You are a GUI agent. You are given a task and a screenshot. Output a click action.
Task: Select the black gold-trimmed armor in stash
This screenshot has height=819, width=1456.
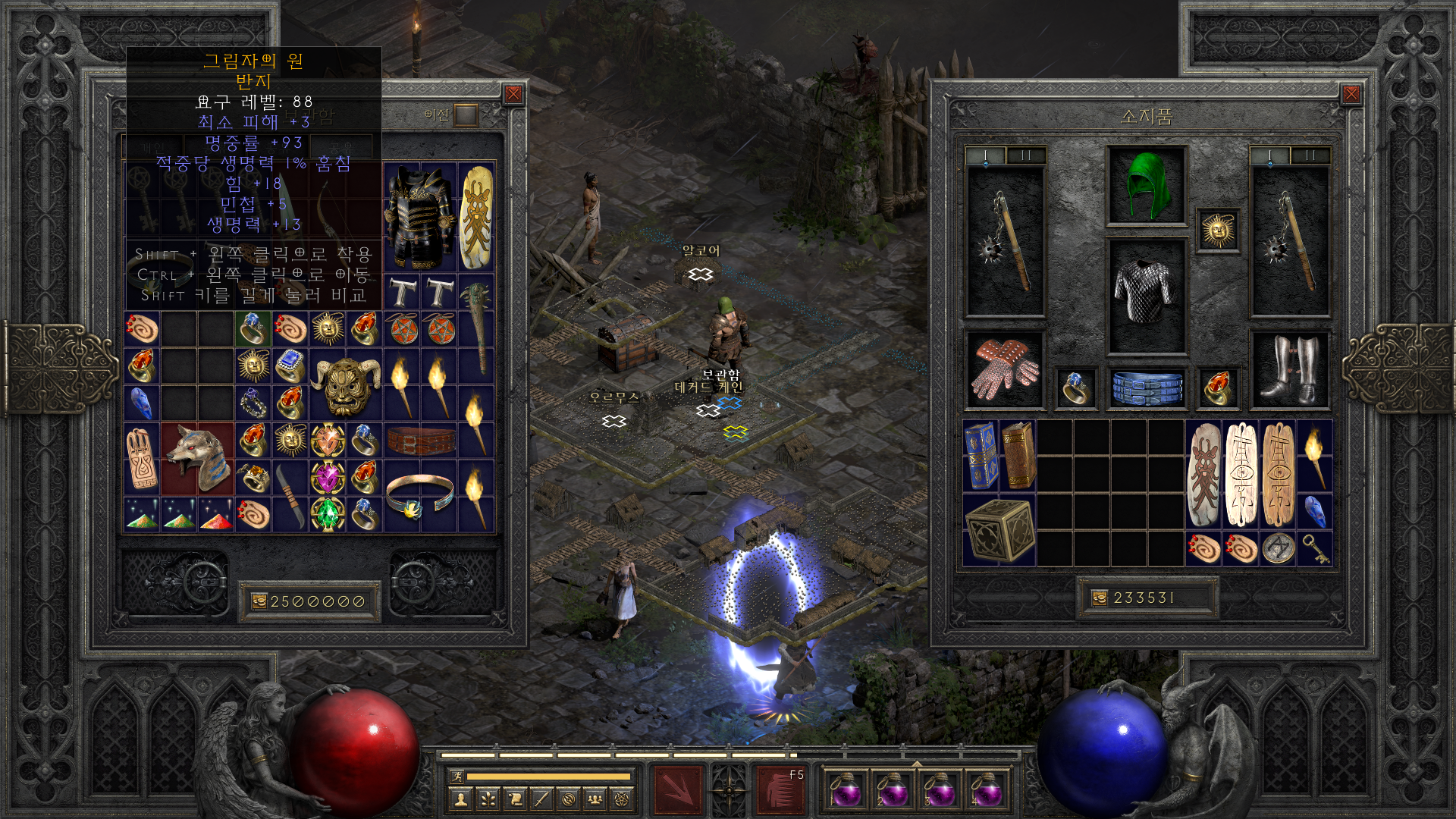tap(419, 218)
